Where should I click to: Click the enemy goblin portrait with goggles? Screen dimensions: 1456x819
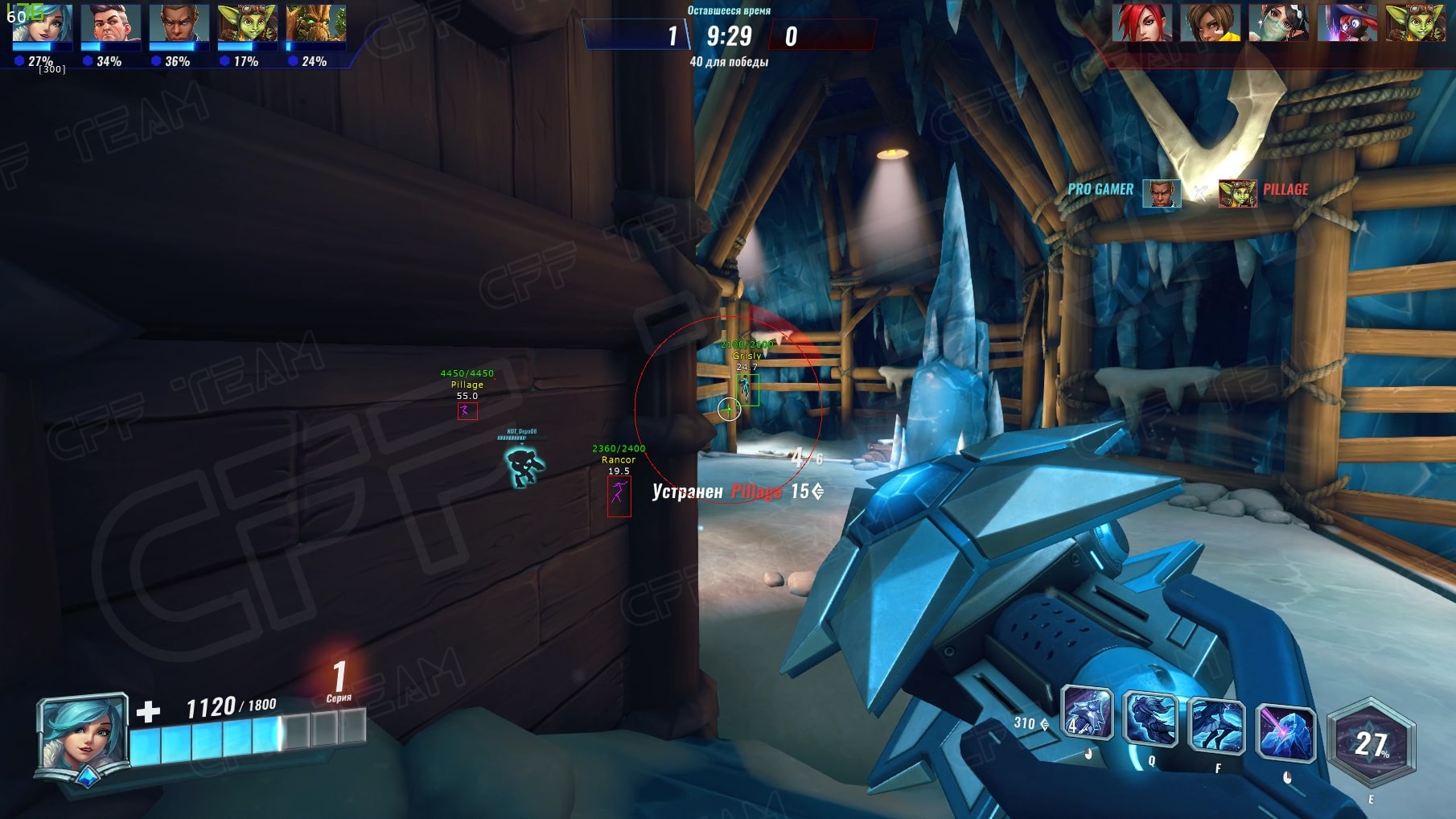tap(1415, 23)
